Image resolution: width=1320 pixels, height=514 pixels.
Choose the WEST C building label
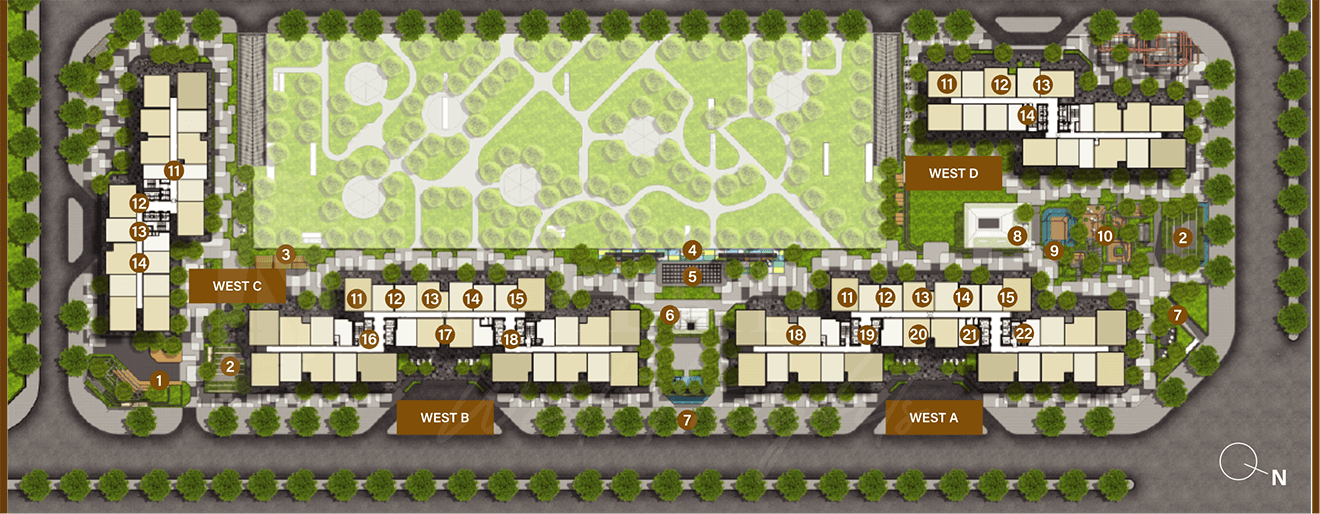tap(237, 286)
